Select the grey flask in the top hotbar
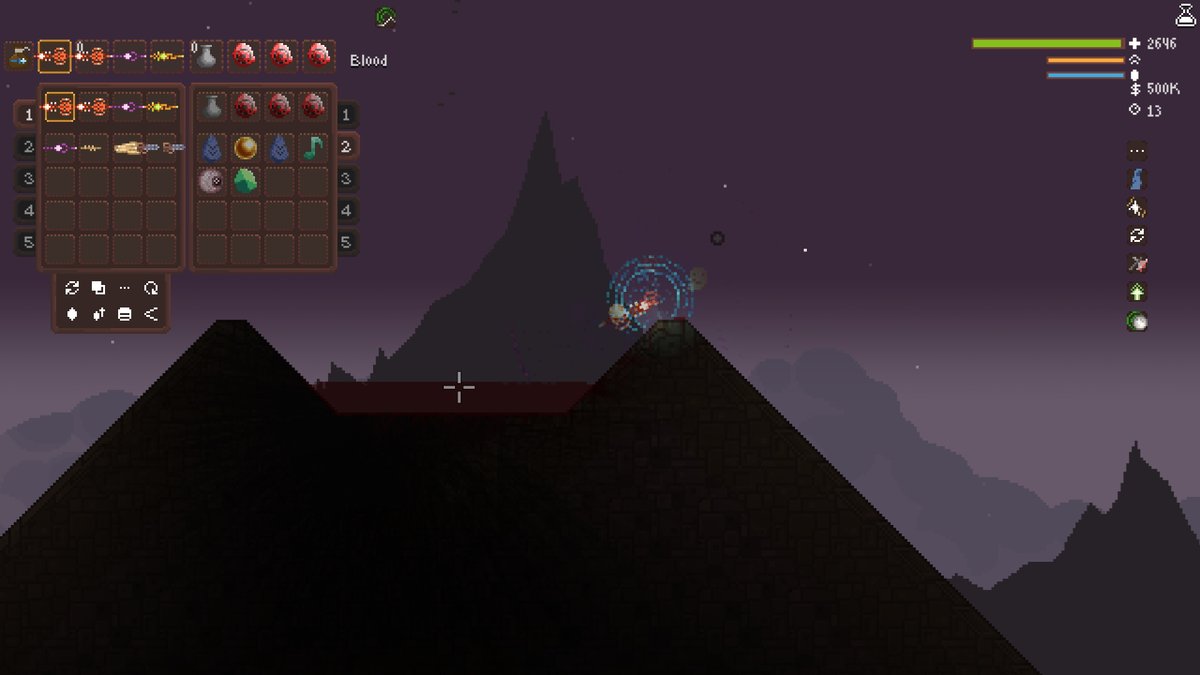This screenshot has width=1200, height=675. pos(206,56)
